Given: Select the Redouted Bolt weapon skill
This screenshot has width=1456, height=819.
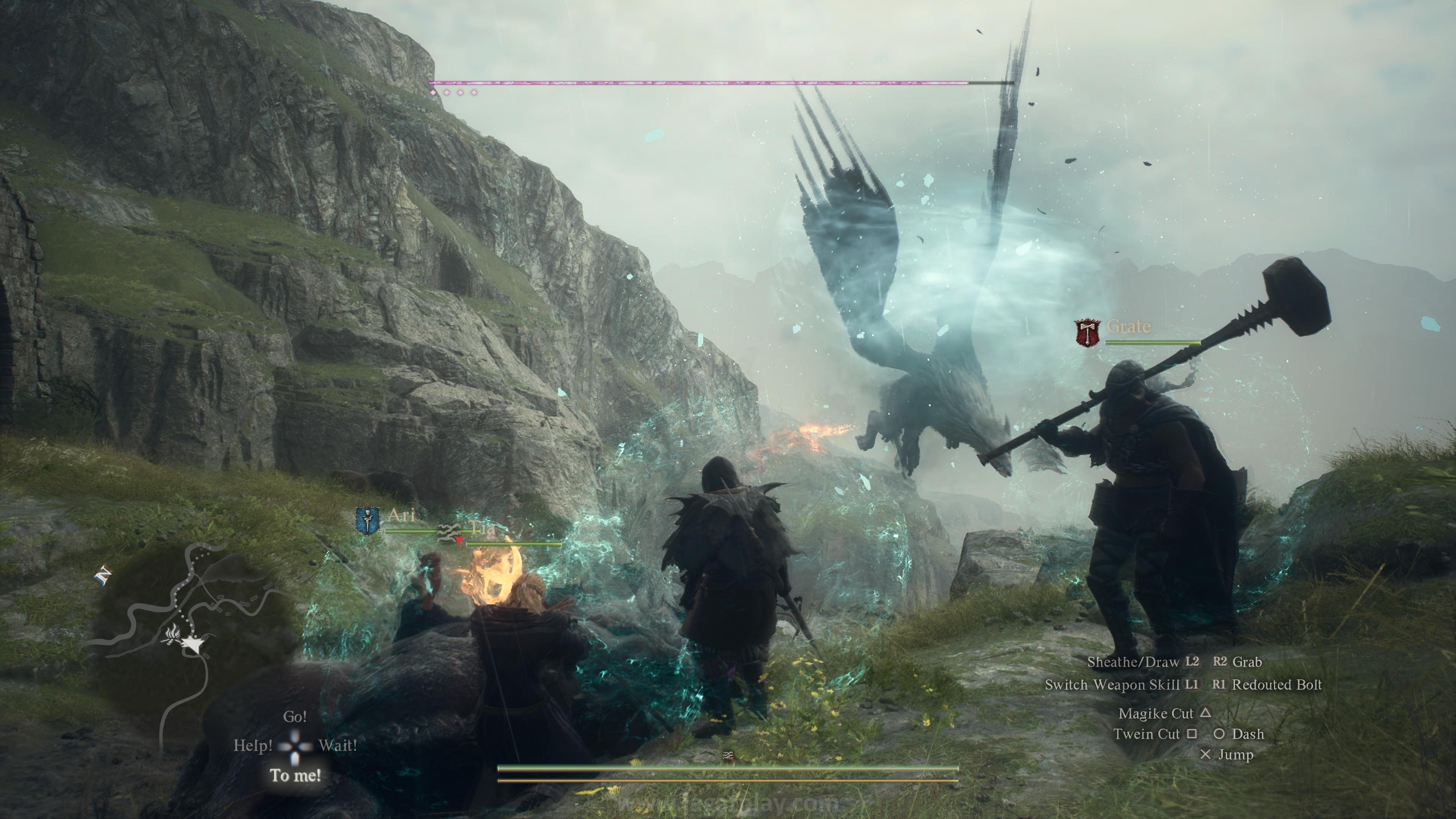Looking at the screenshot, I should point(1276,685).
